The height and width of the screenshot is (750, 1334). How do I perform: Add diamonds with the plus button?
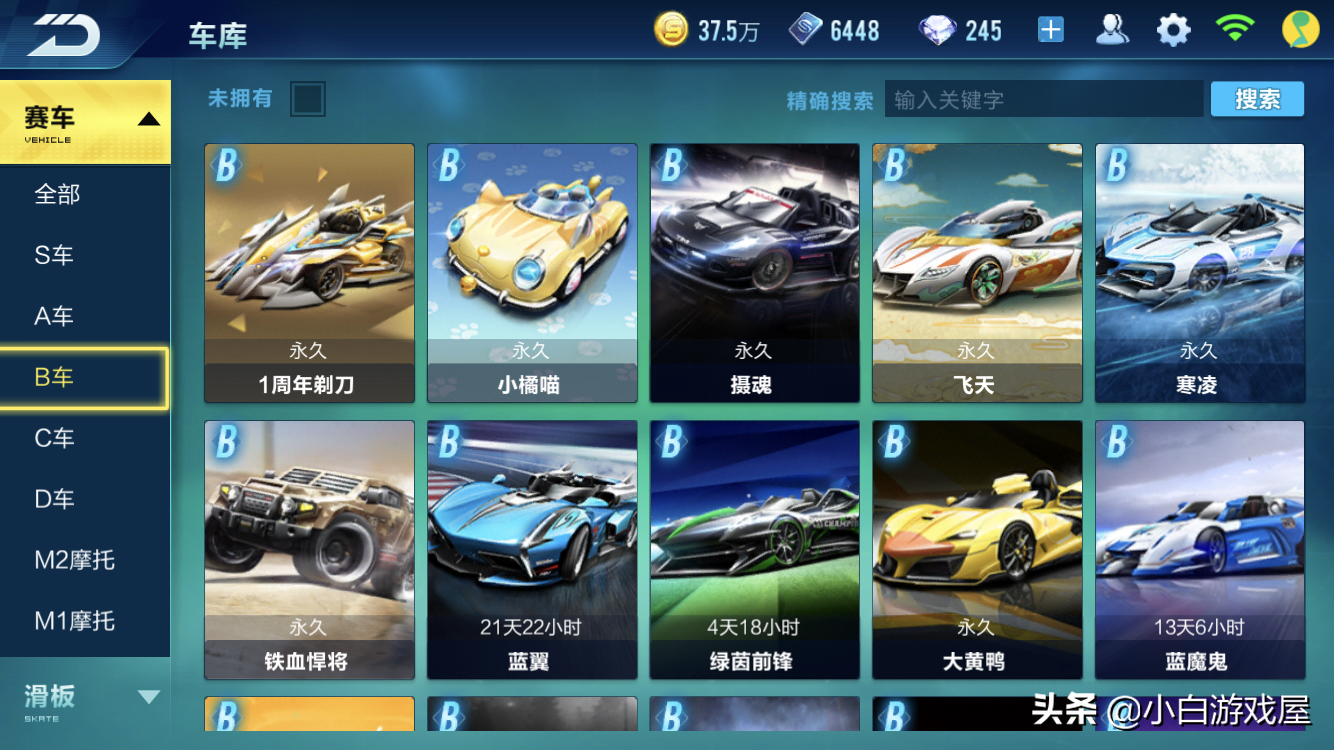point(1050,30)
